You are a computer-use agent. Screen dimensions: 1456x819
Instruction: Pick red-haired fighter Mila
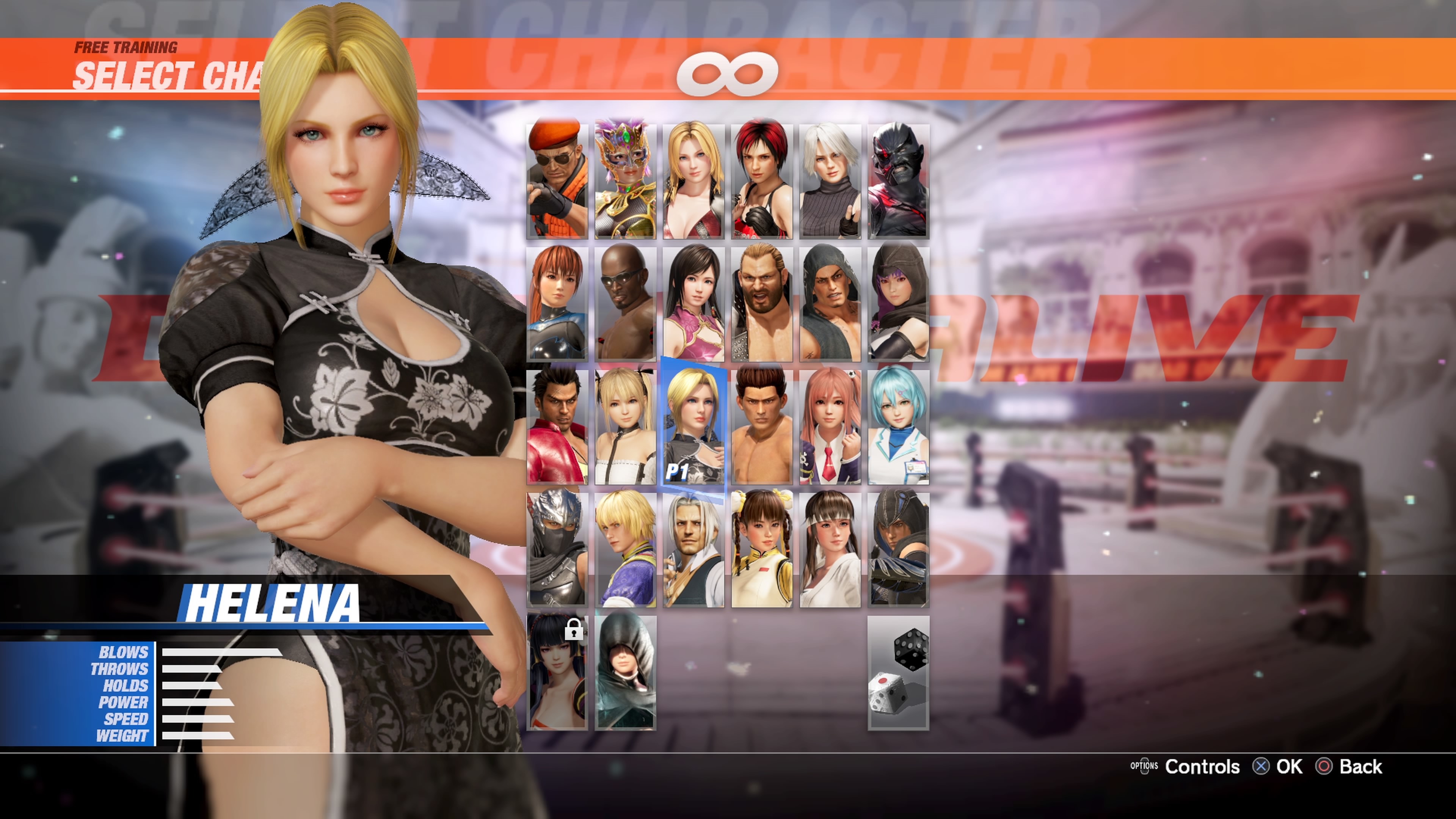click(762, 181)
